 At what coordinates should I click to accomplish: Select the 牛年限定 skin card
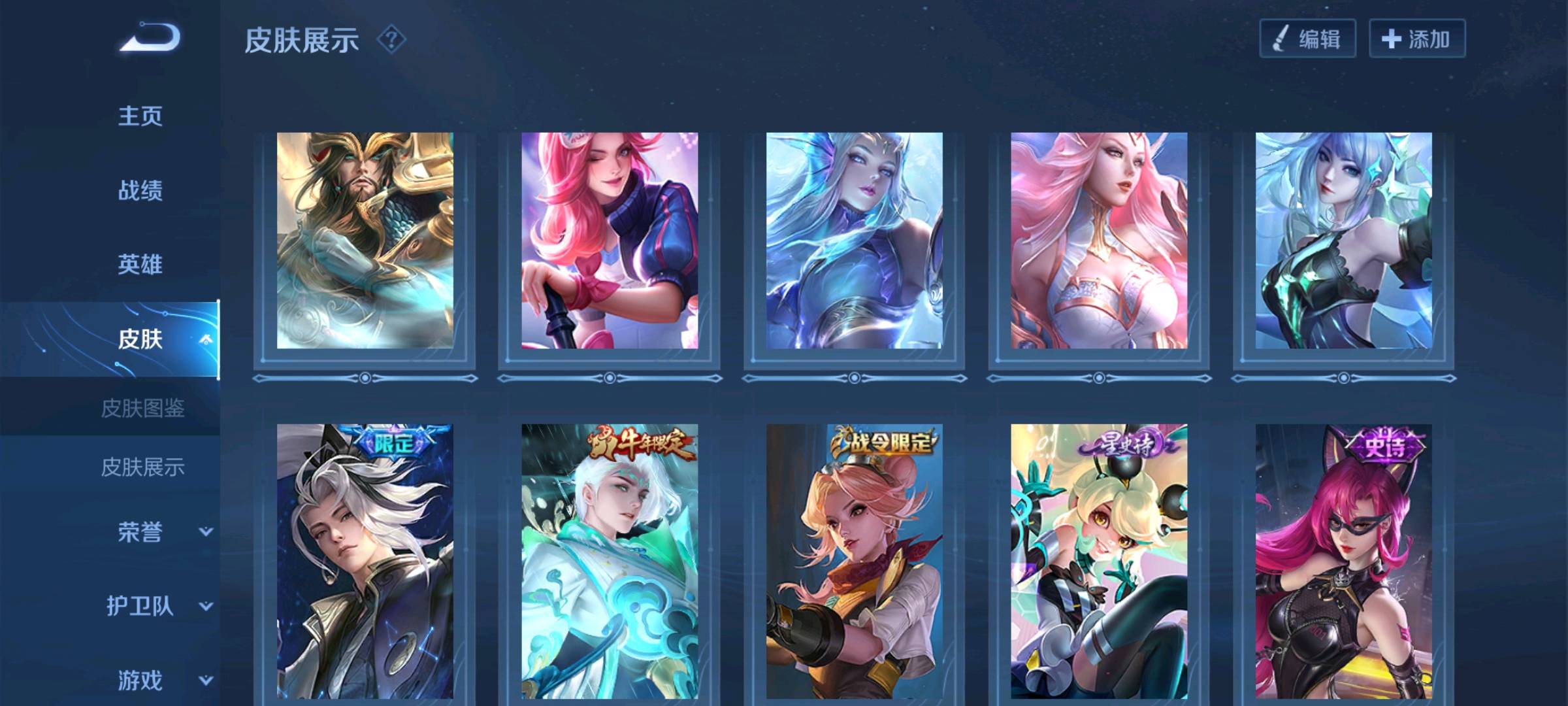click(610, 562)
